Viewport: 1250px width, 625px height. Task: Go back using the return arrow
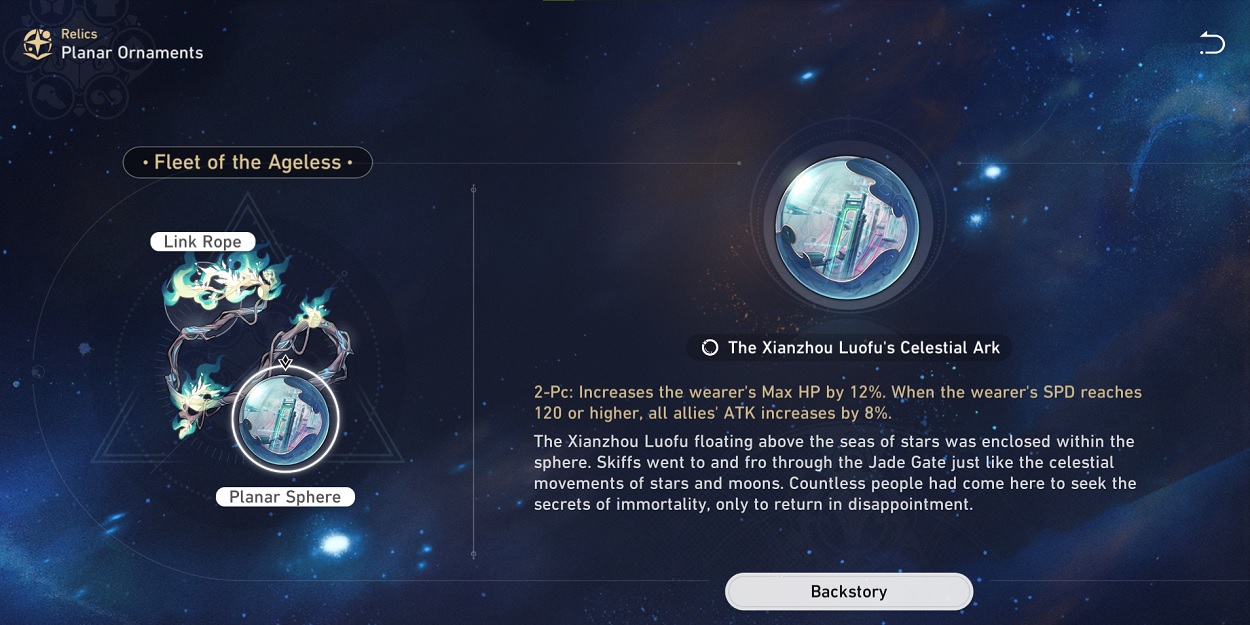(1211, 43)
